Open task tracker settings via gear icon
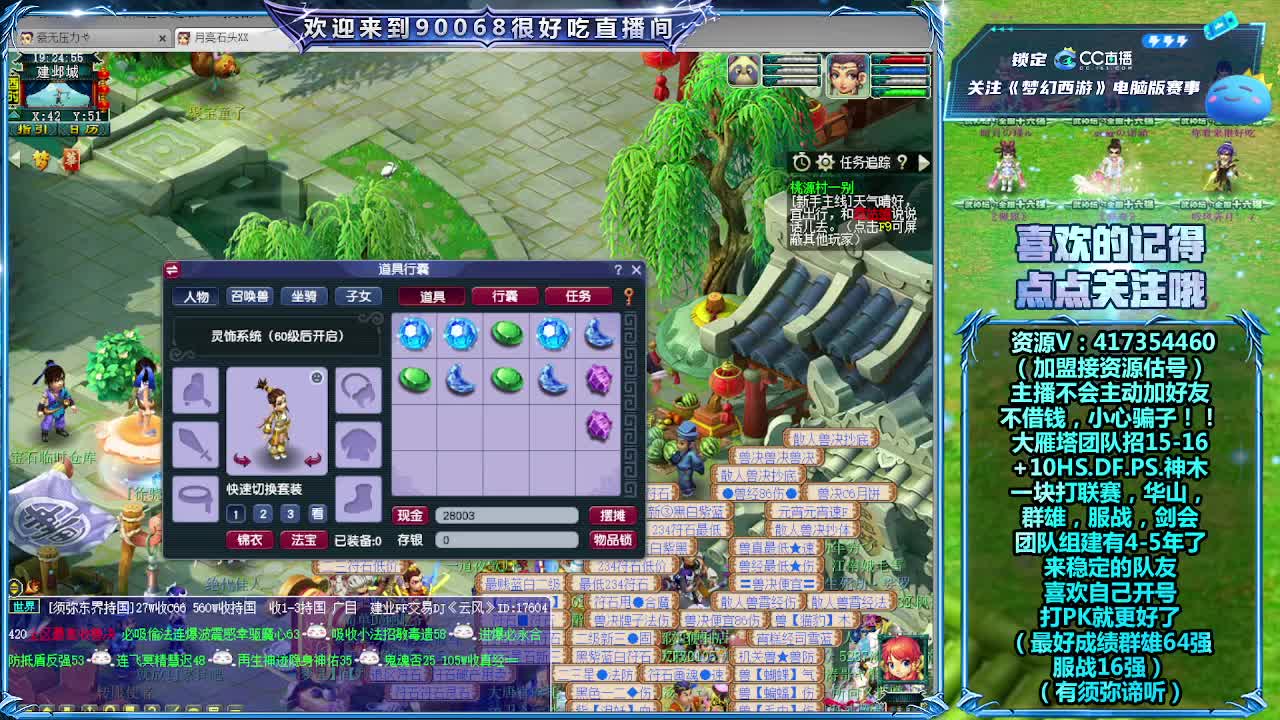 [x=824, y=161]
